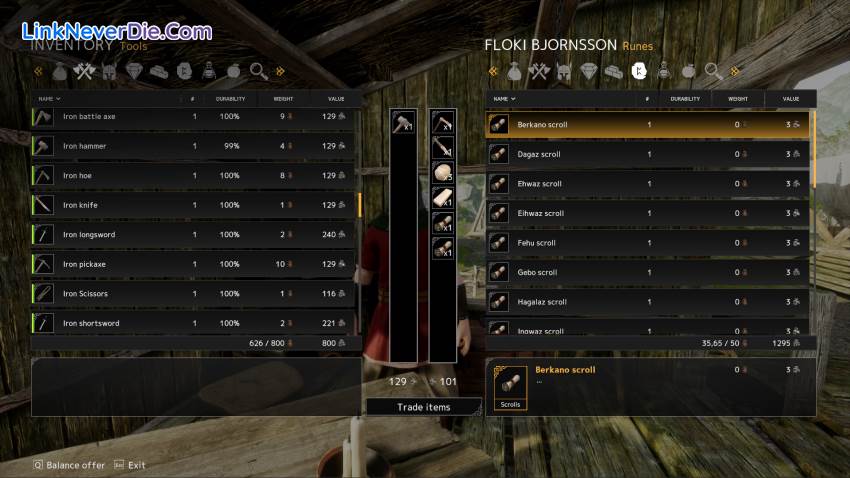Sort inventory by the Value column
The width and height of the screenshot is (850, 478).
336,99
